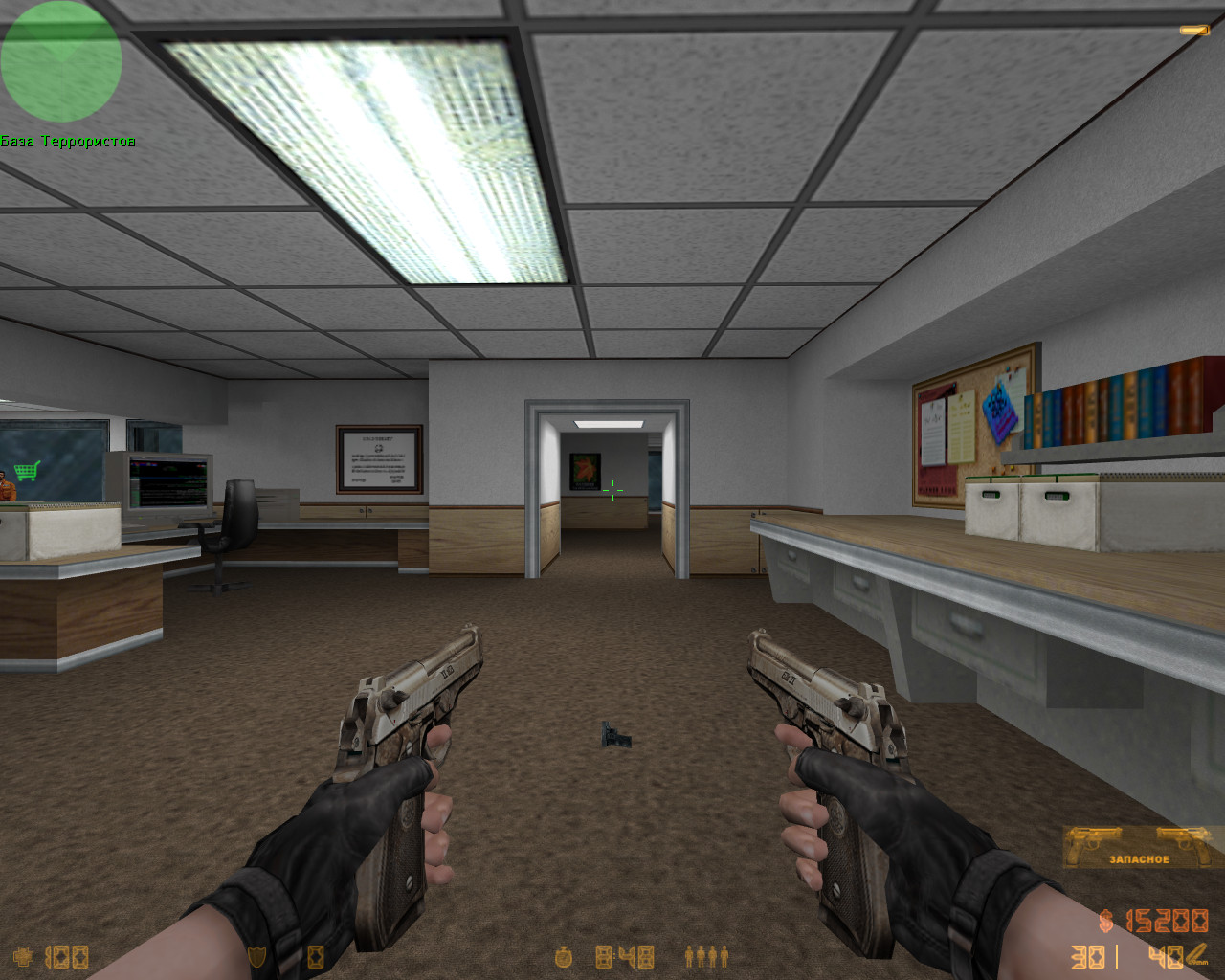This screenshot has height=980, width=1225.
Task: Toggle the dark shield armor indicator
Action: click(256, 954)
